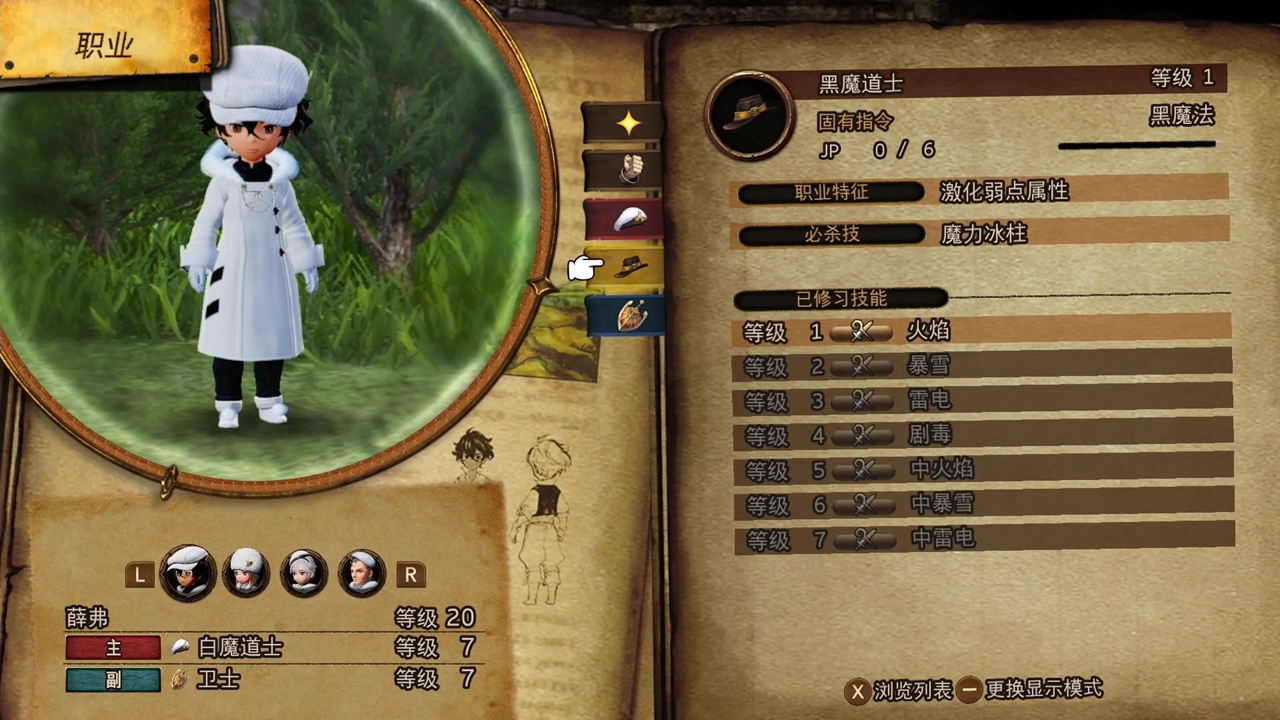Choose the 暴雪 skill at level 2

pyautogui.click(x=980, y=365)
